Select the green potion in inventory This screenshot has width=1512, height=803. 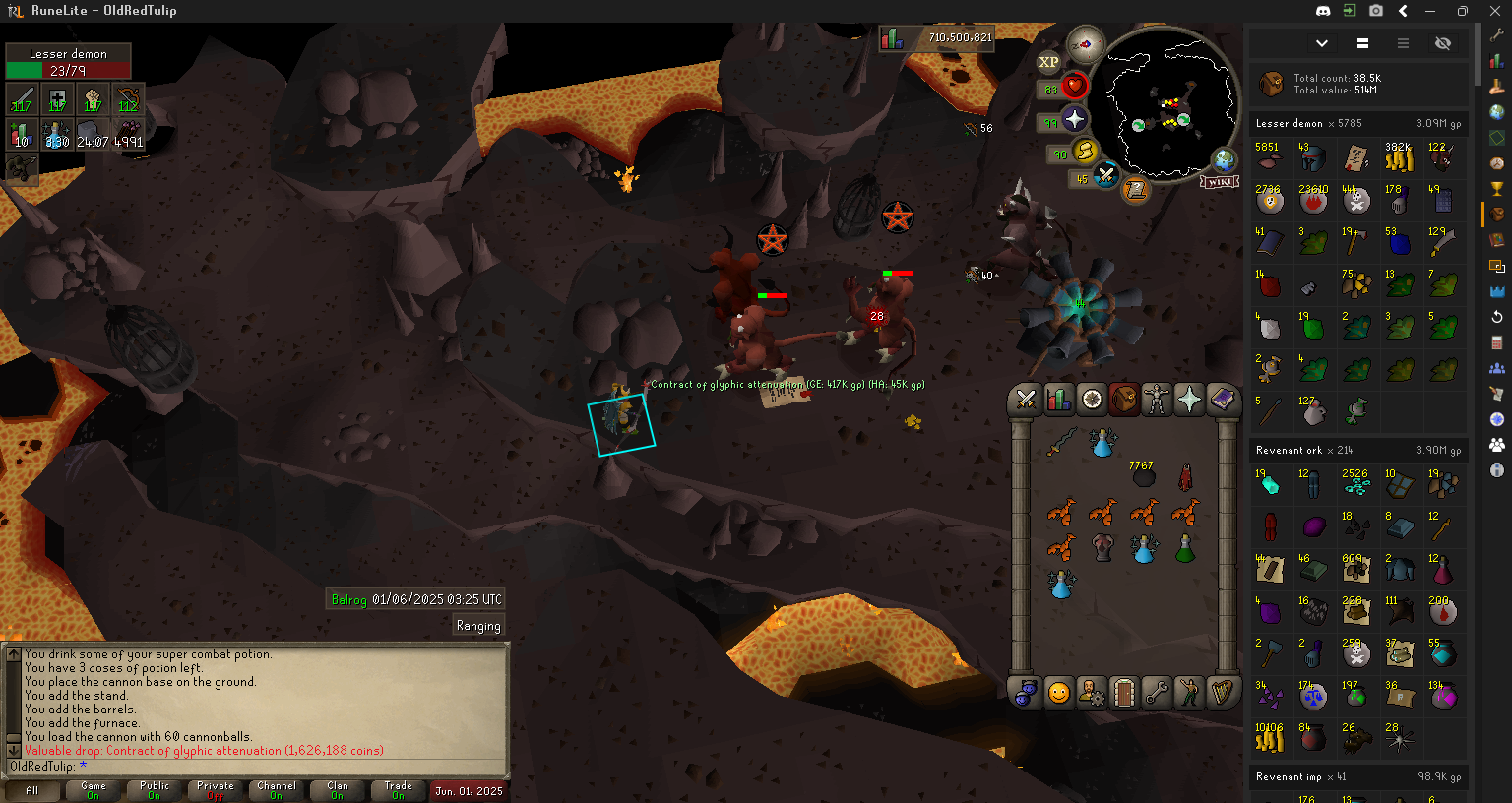tap(1185, 549)
